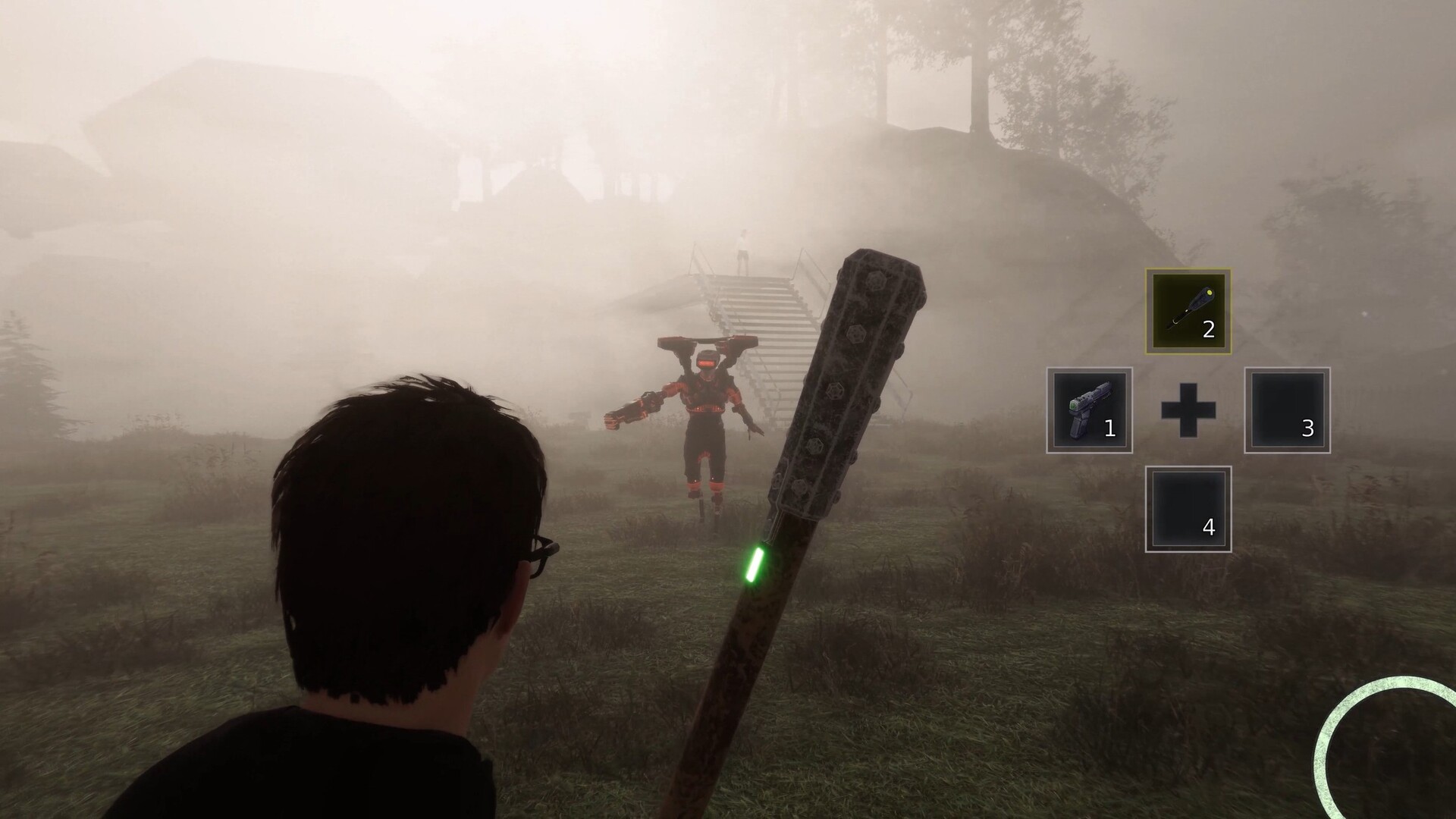Select the number 1 label on the pistol slot
The height and width of the screenshot is (819, 1456).
tap(1109, 429)
